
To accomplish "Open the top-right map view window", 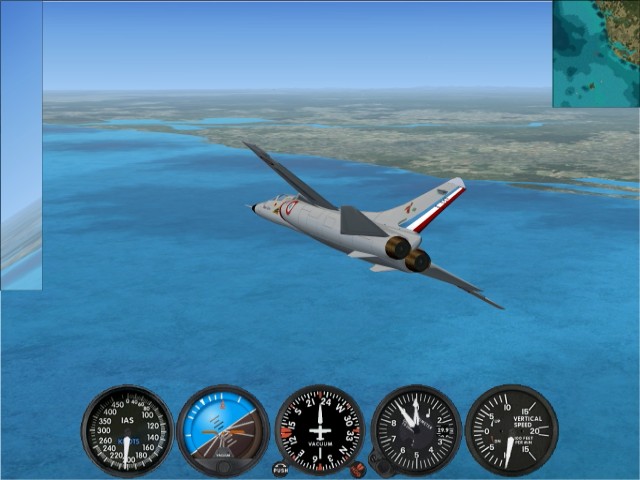I will click(596, 54).
